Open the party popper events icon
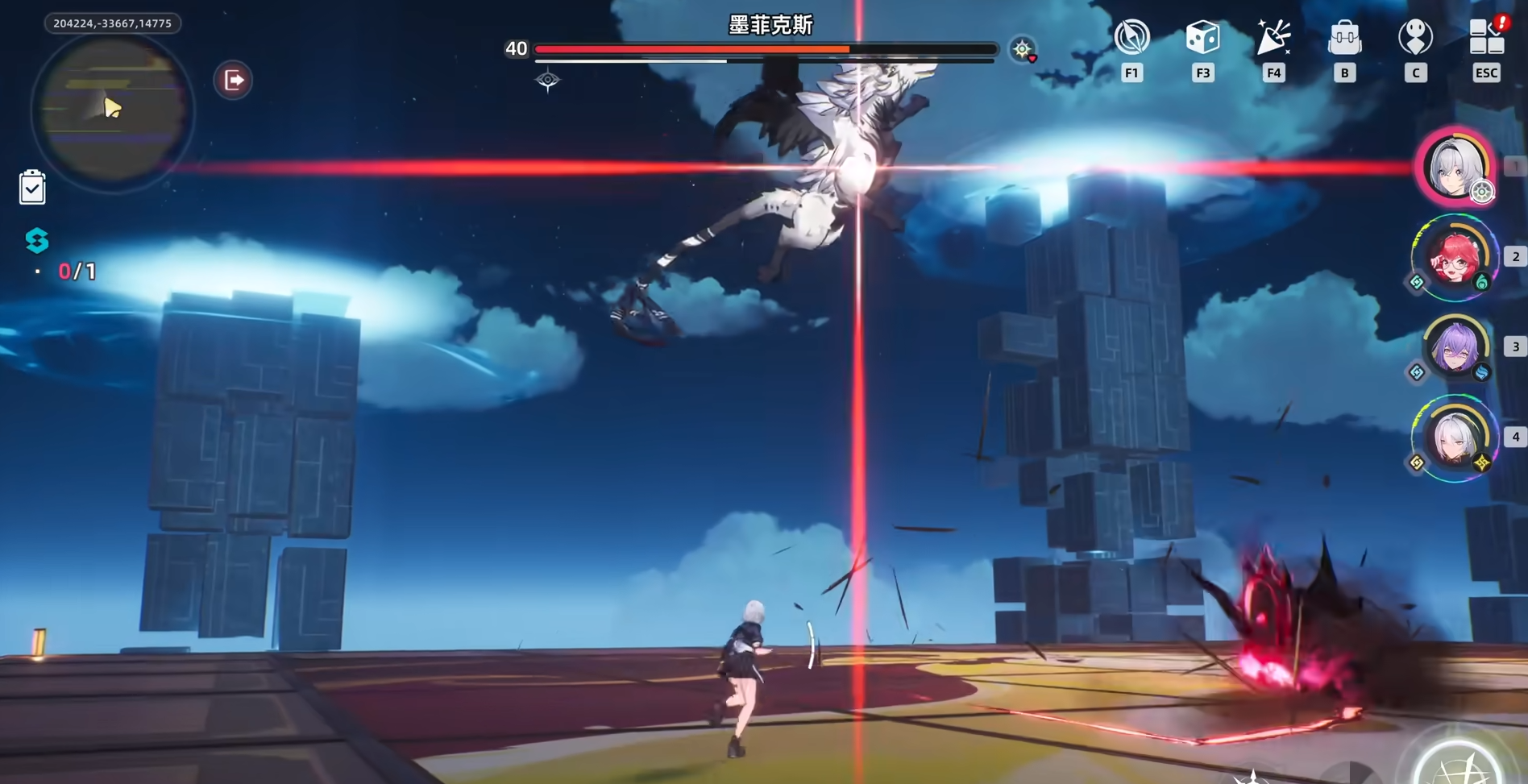Screen dimensions: 1528x784 (x=1273, y=38)
